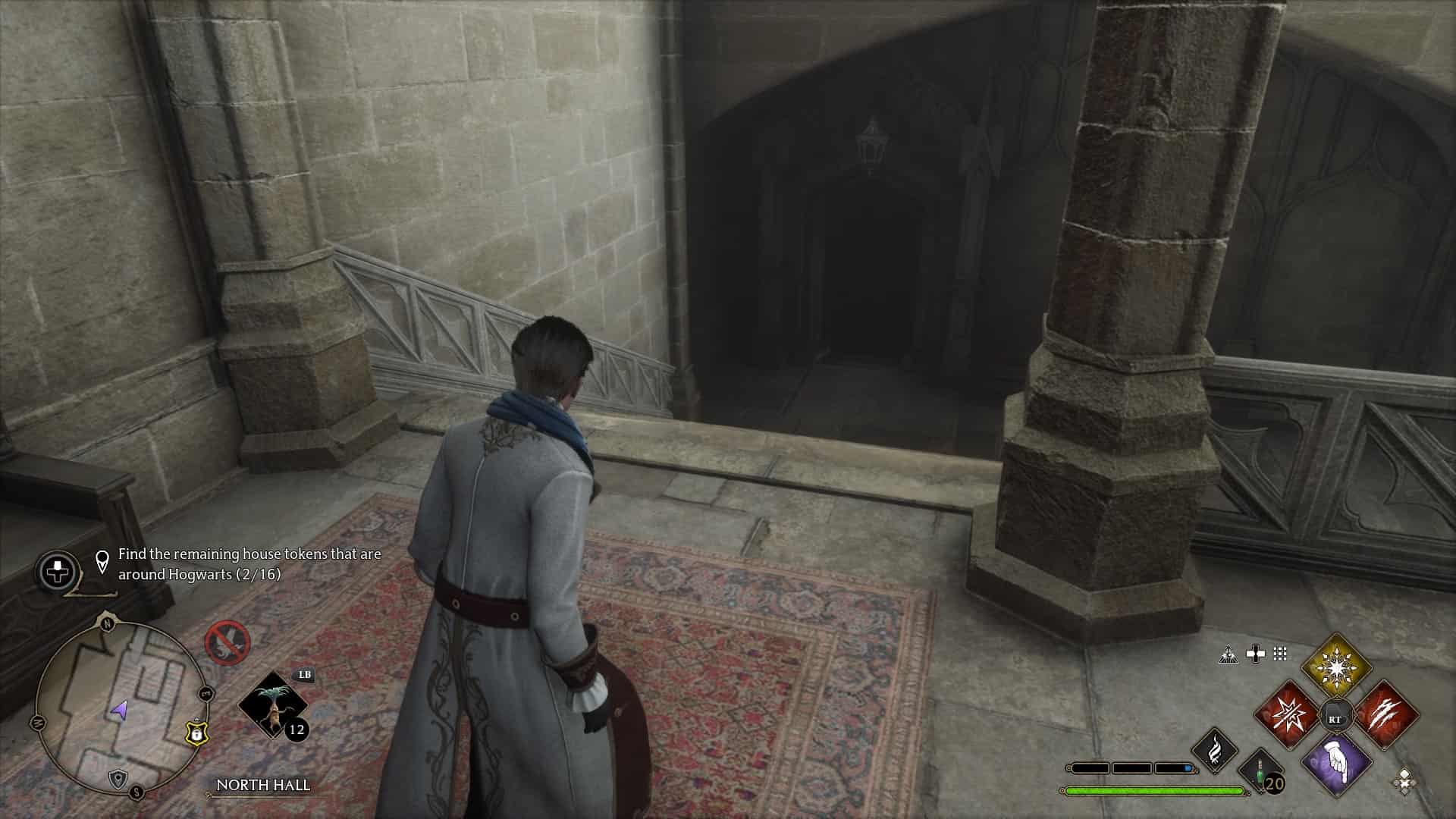The width and height of the screenshot is (1456, 819).
Task: Click the nine-dot grid icon
Action: pyautogui.click(x=1280, y=654)
